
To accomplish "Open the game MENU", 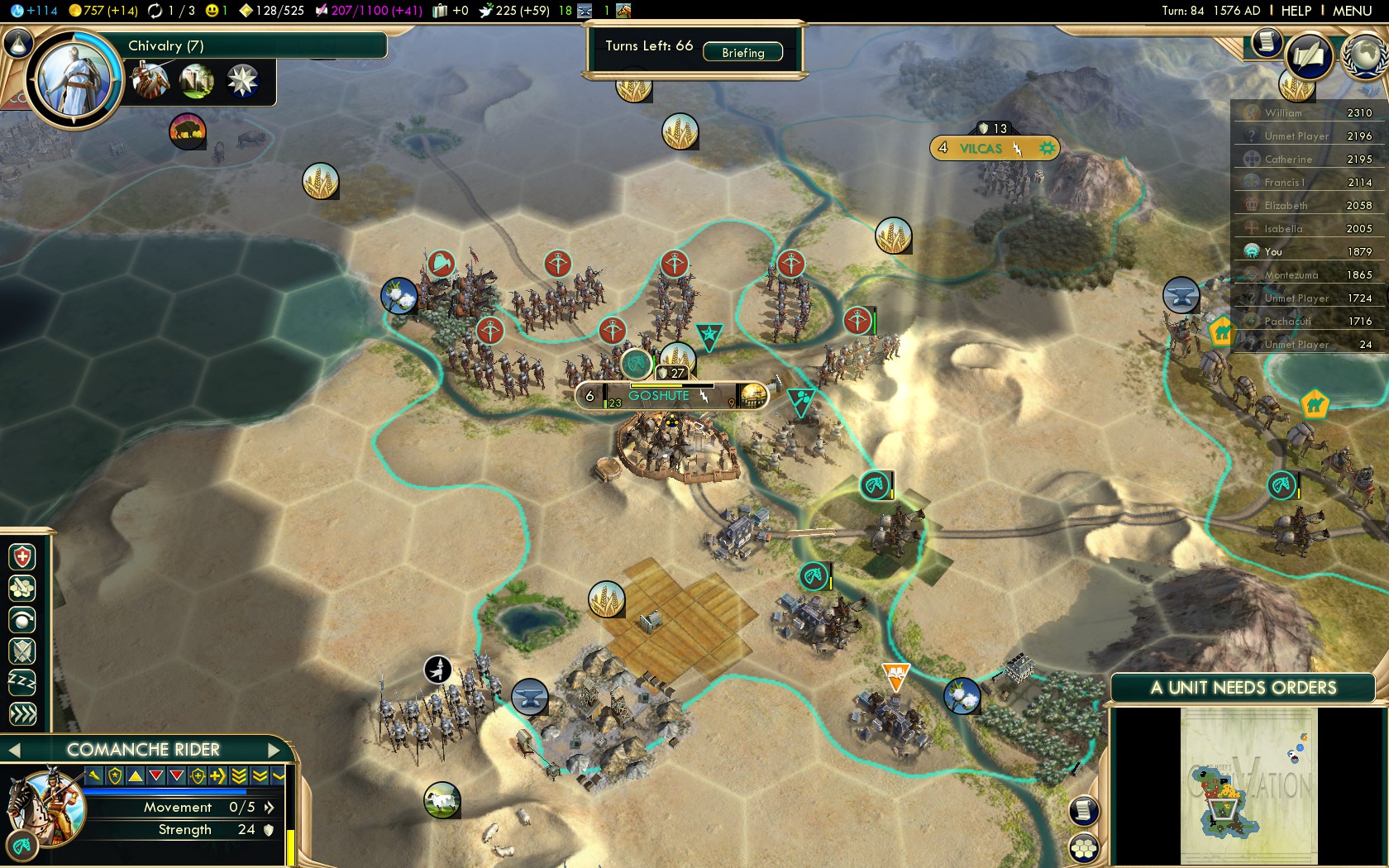I will [x=1353, y=11].
